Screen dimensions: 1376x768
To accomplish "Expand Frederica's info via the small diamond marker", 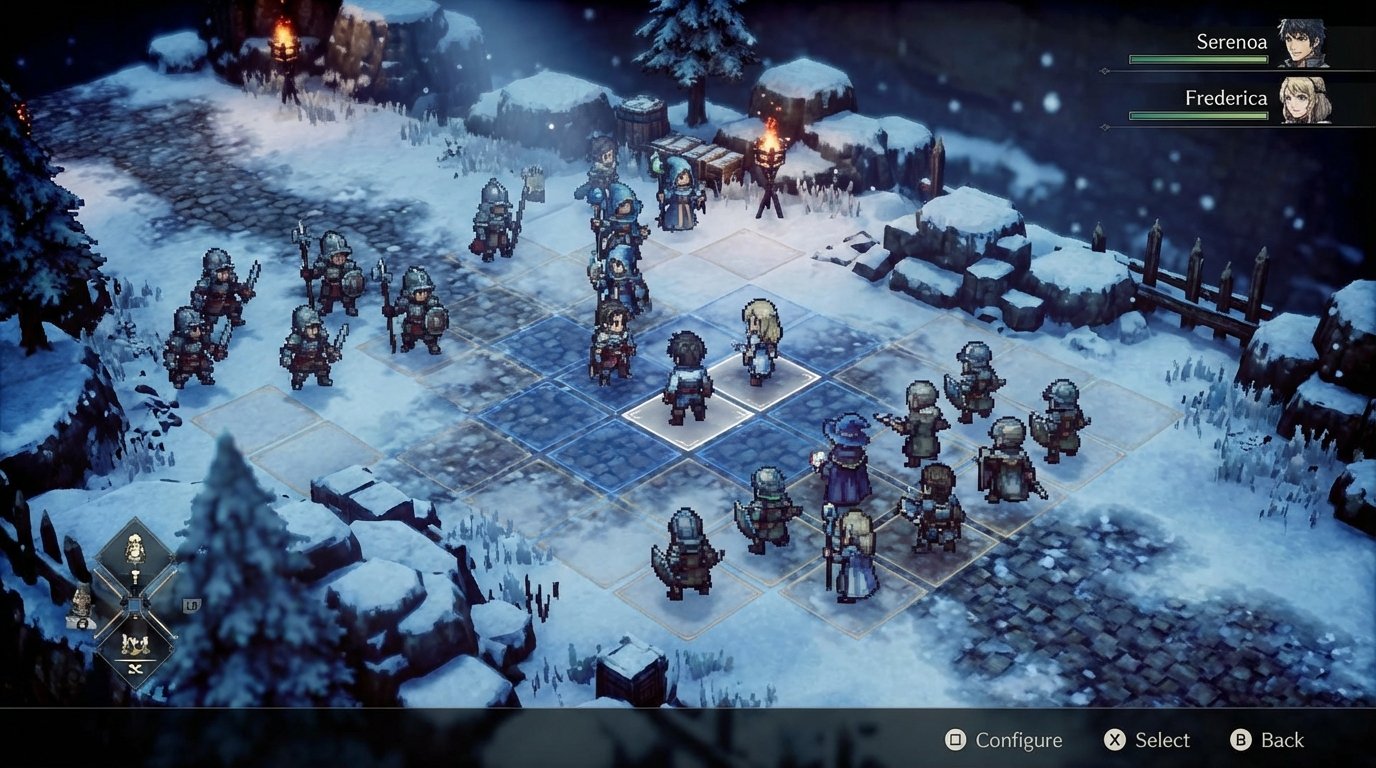I will pos(1104,126).
